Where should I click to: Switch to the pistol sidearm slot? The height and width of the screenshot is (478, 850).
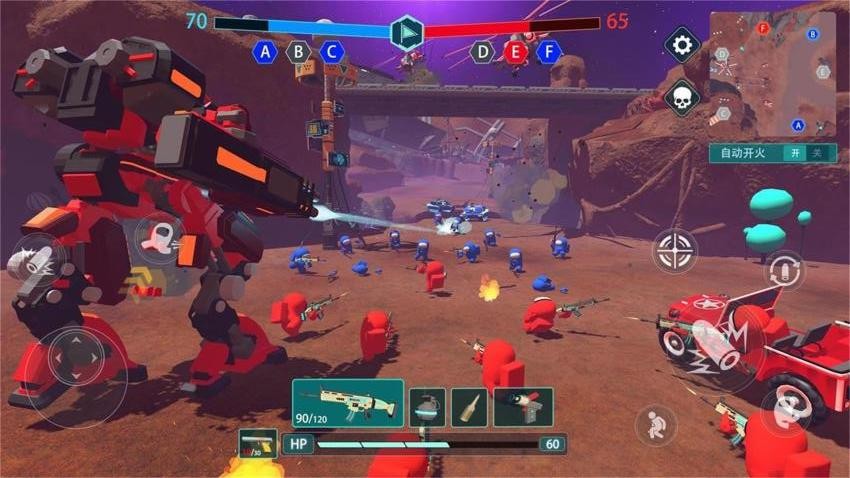point(257,444)
